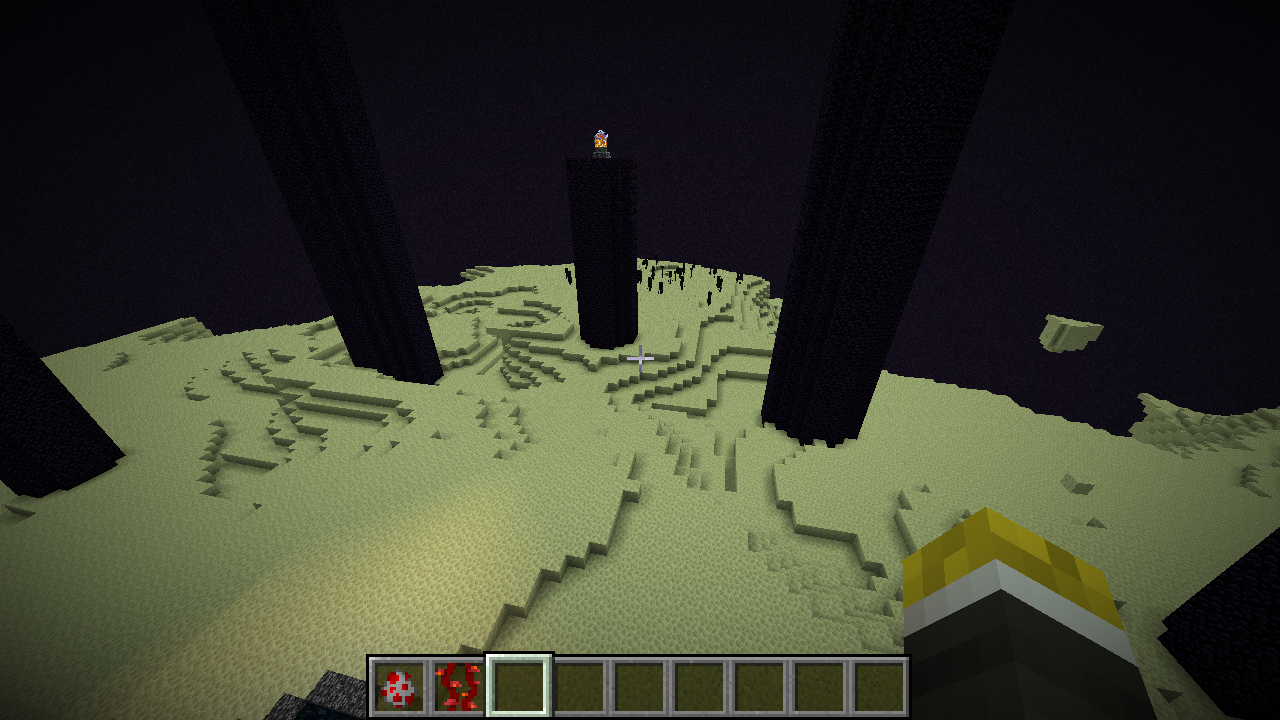This screenshot has width=1280, height=720.
Task: Click the highlighted empty hotbar slot
Action: point(518,687)
